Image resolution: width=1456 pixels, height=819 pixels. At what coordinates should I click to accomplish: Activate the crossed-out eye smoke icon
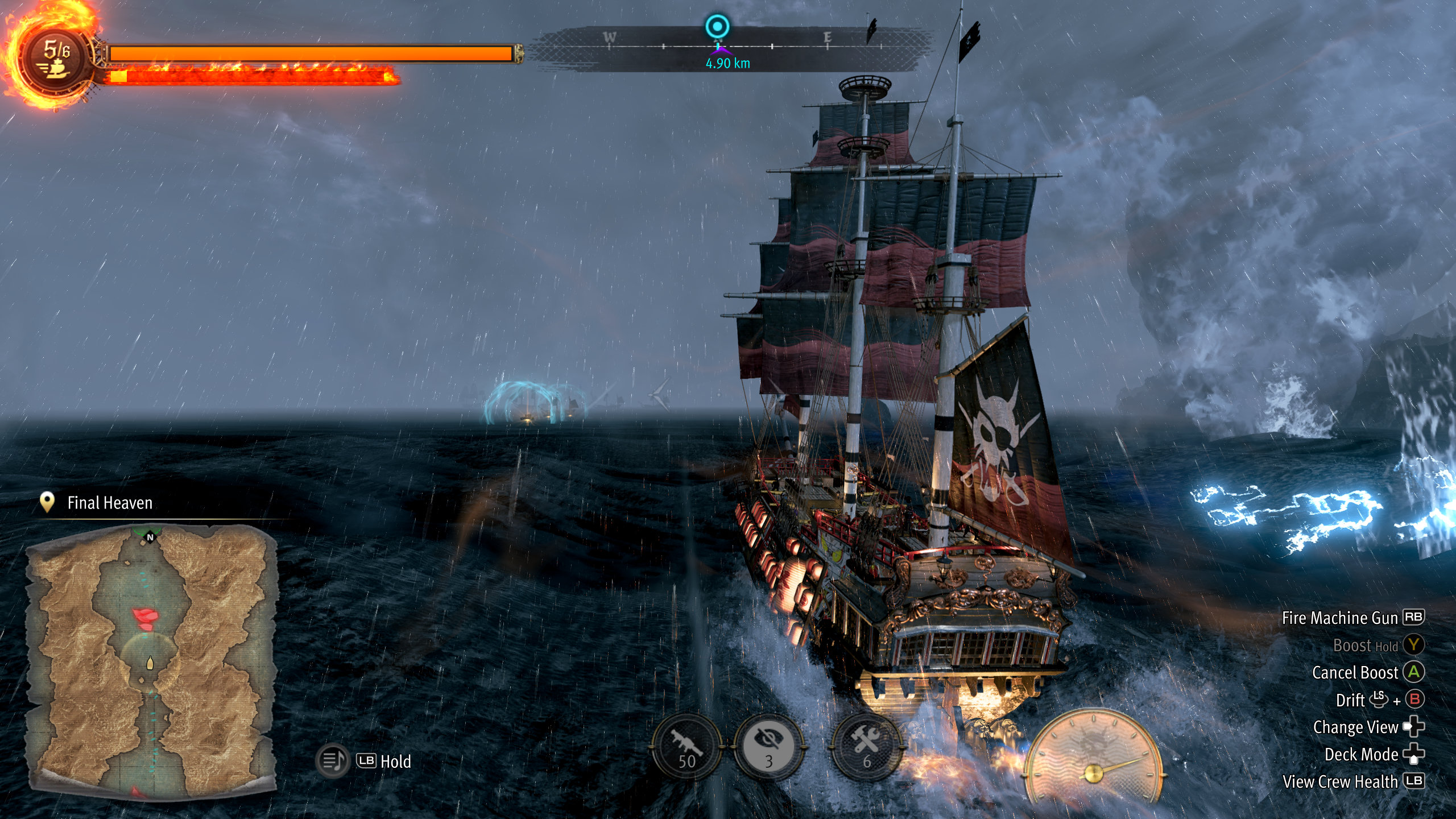[x=768, y=747]
